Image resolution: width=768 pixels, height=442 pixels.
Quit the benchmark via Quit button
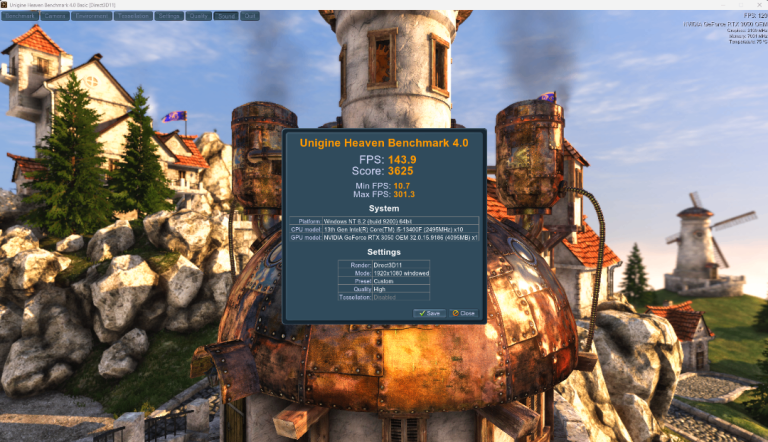[x=250, y=16]
